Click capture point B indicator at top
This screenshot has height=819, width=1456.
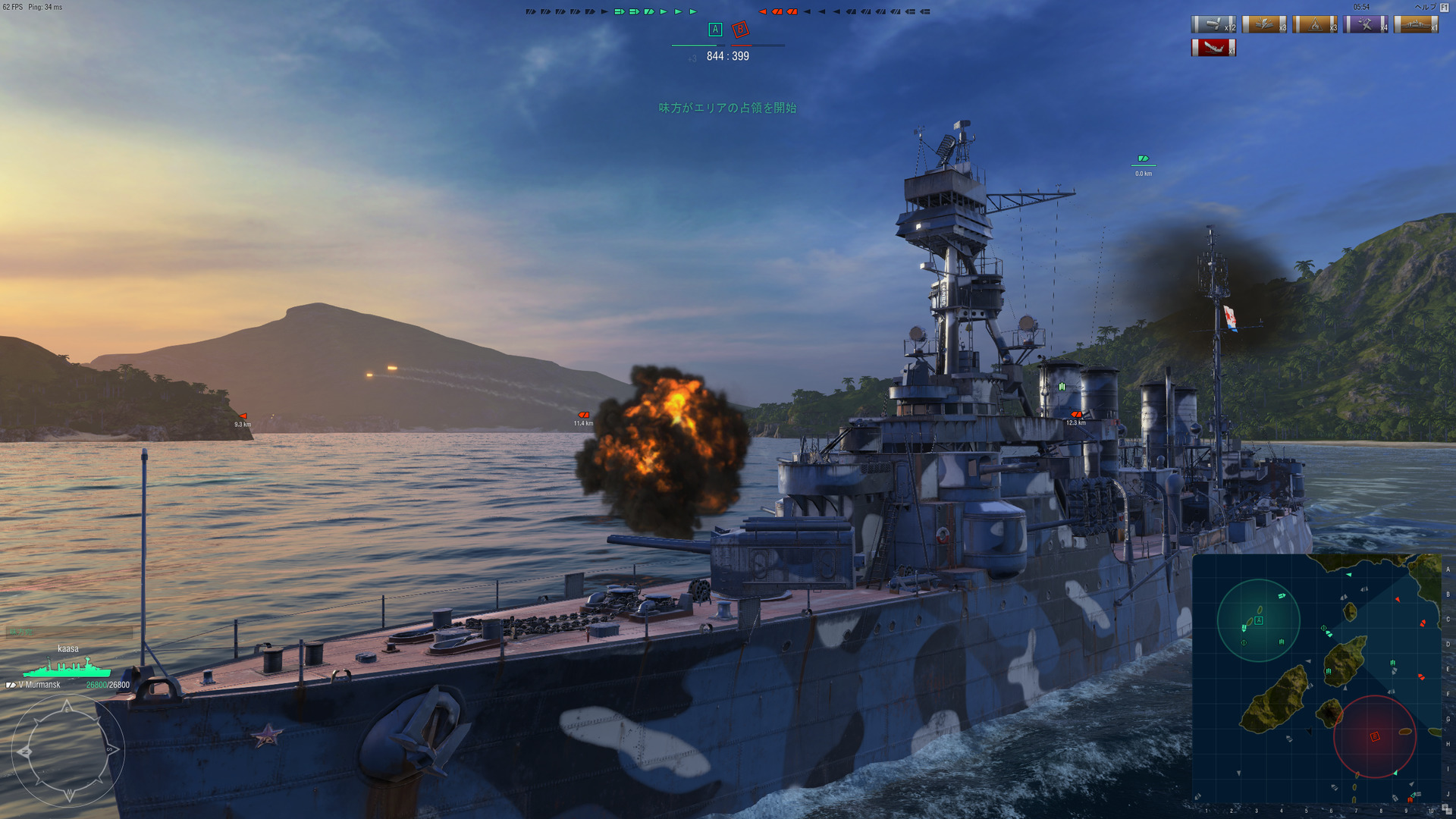click(740, 30)
